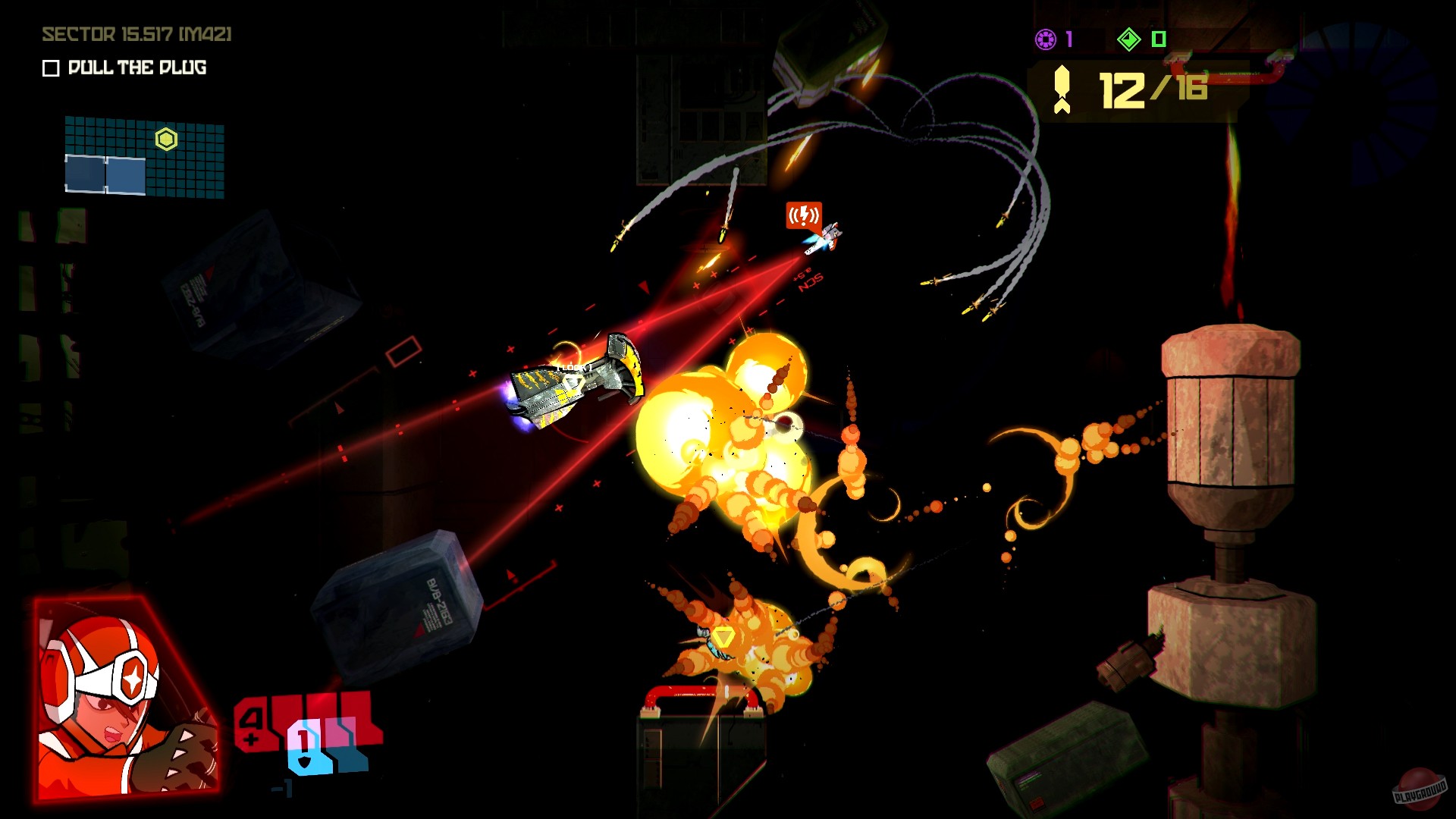Select the player's gunship LOCK reticle
Screen dimensions: 1456x819
[573, 366]
